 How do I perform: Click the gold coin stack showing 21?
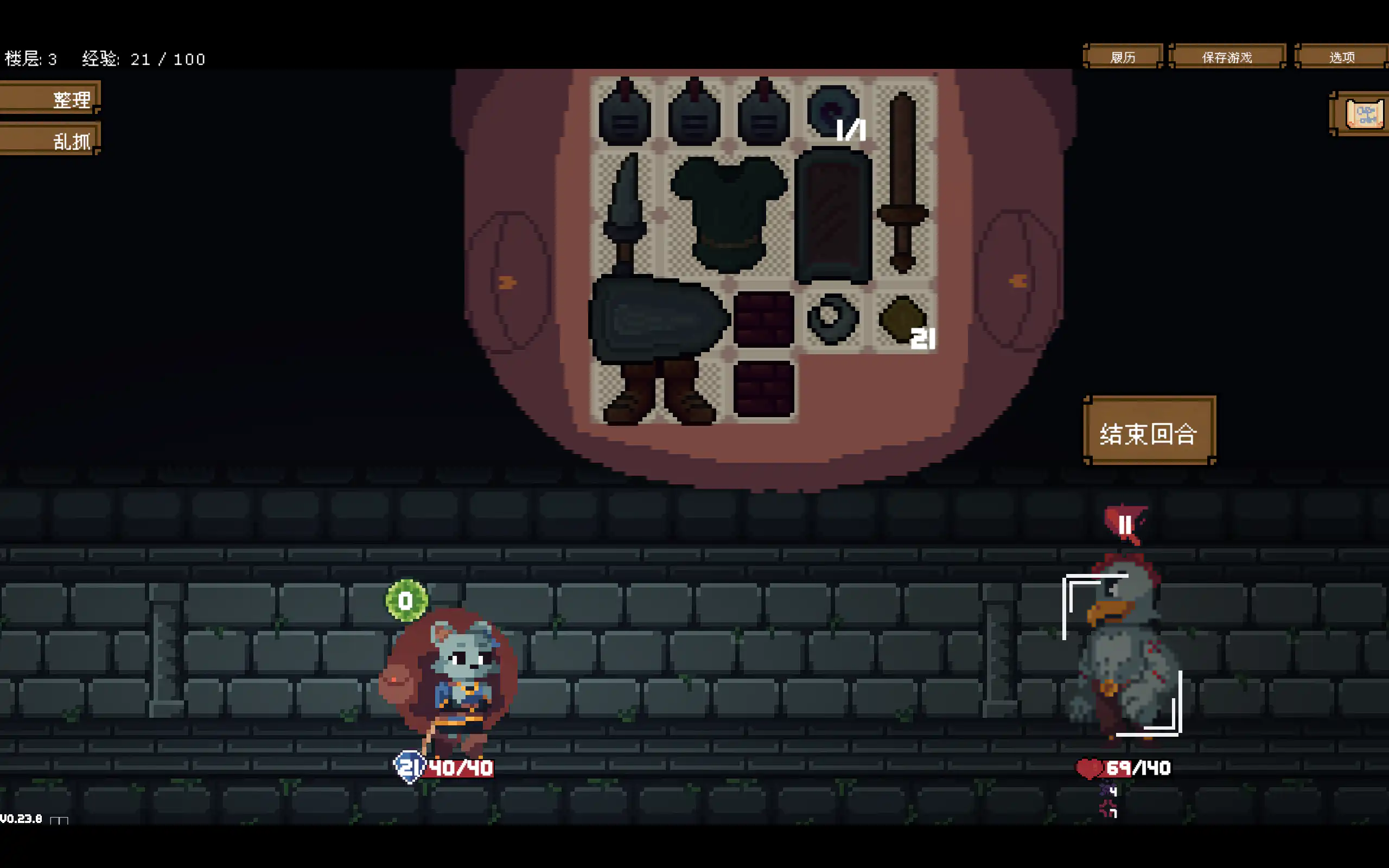click(903, 319)
